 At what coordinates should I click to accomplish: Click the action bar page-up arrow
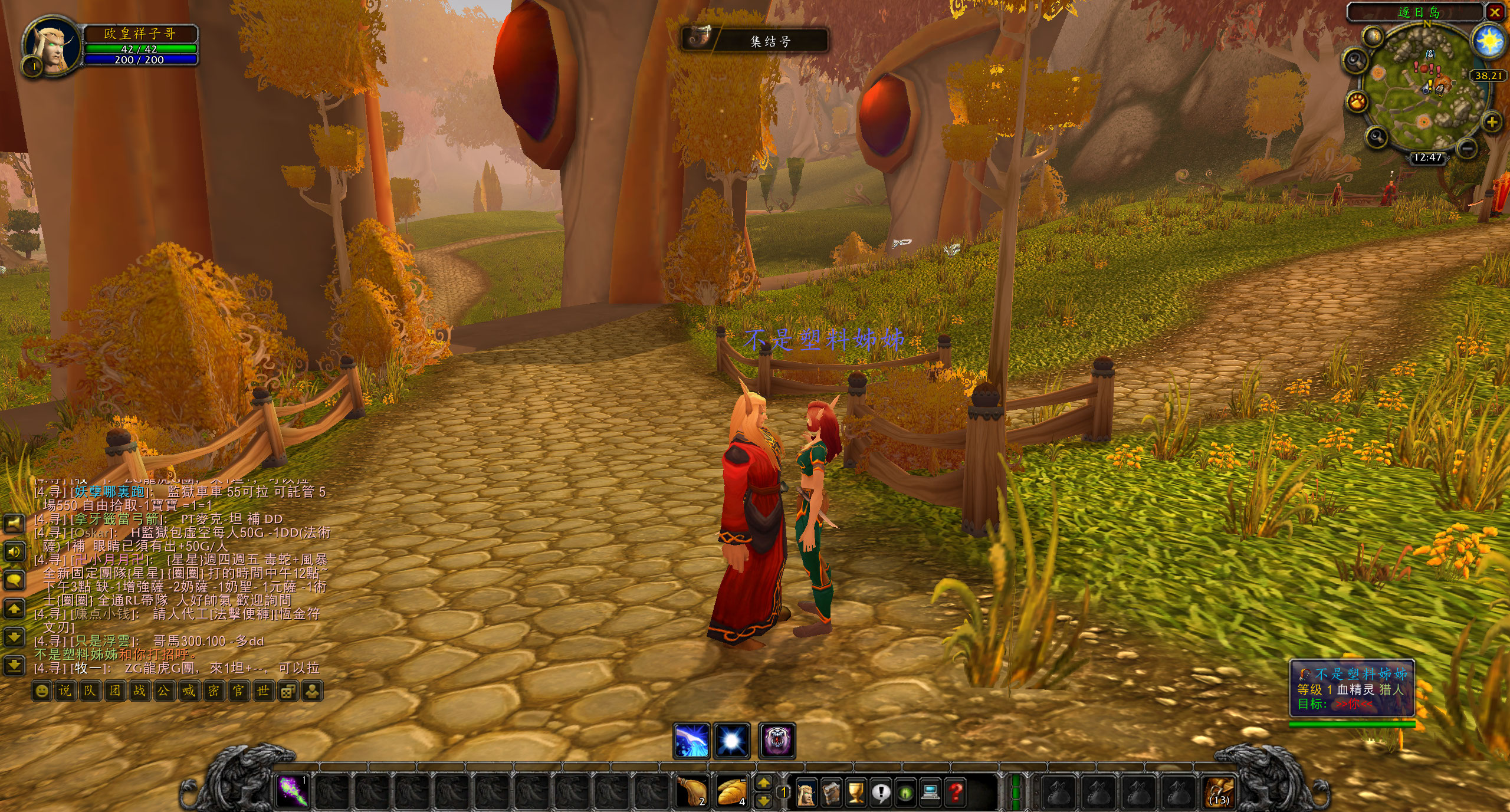[764, 784]
